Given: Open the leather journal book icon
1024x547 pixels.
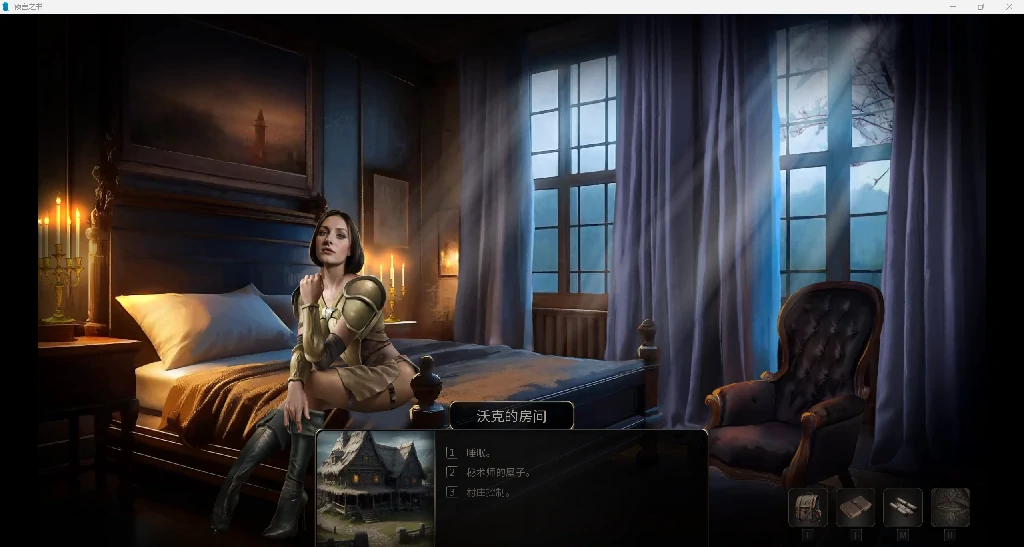Looking at the screenshot, I should tap(855, 507).
